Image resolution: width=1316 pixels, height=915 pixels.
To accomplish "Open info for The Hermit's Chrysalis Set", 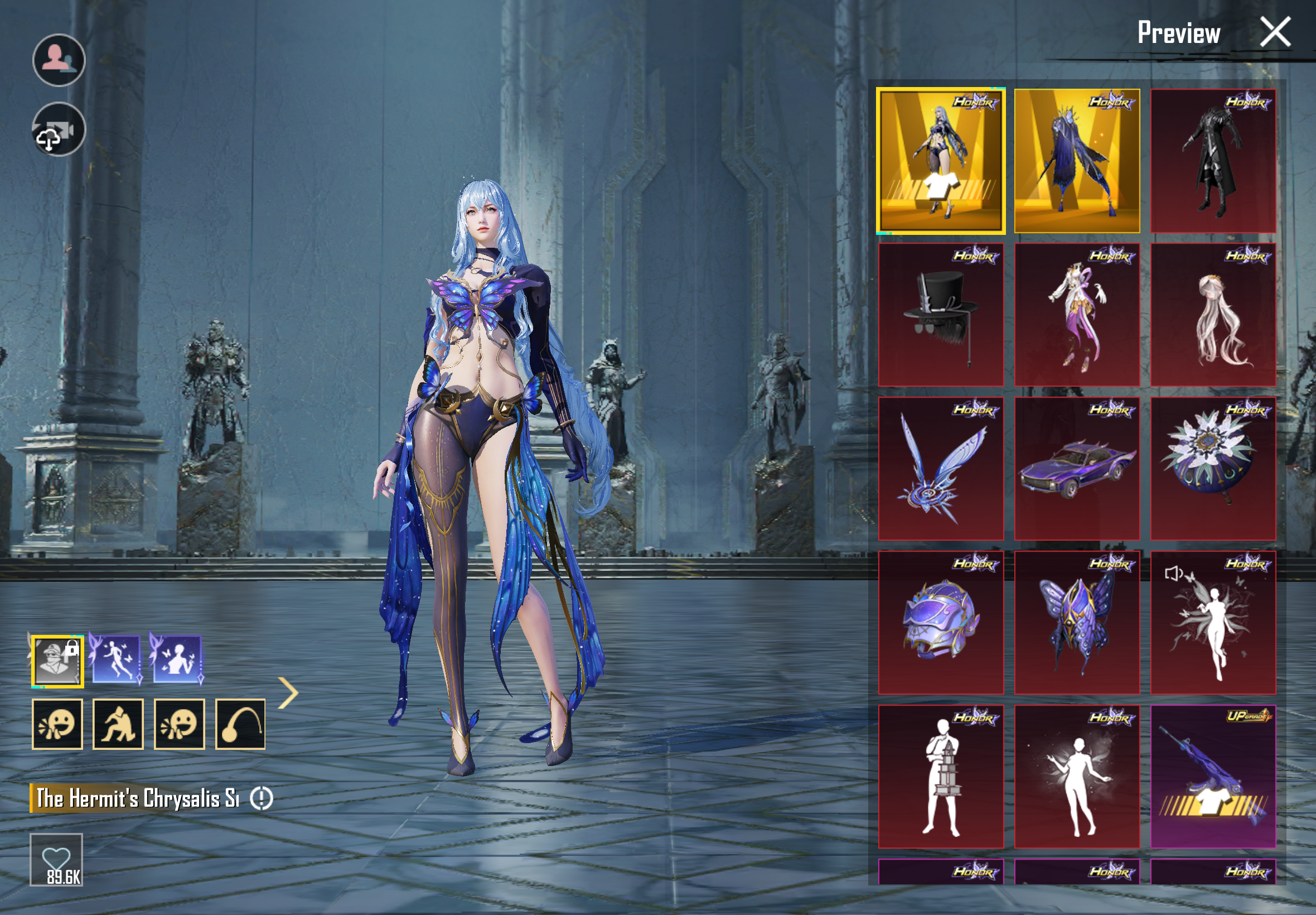I will (x=262, y=798).
